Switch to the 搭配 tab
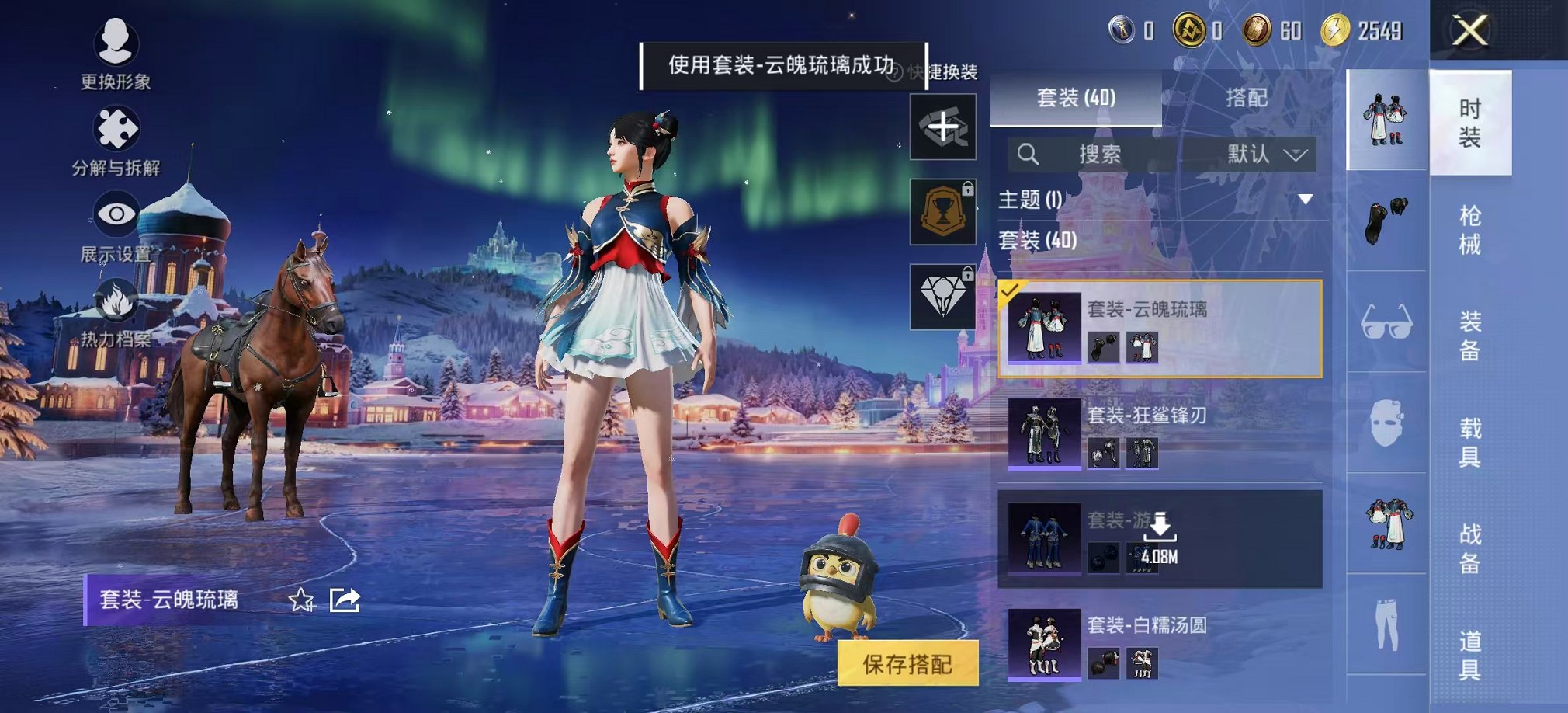Viewport: 1568px width, 713px height. click(x=1247, y=98)
